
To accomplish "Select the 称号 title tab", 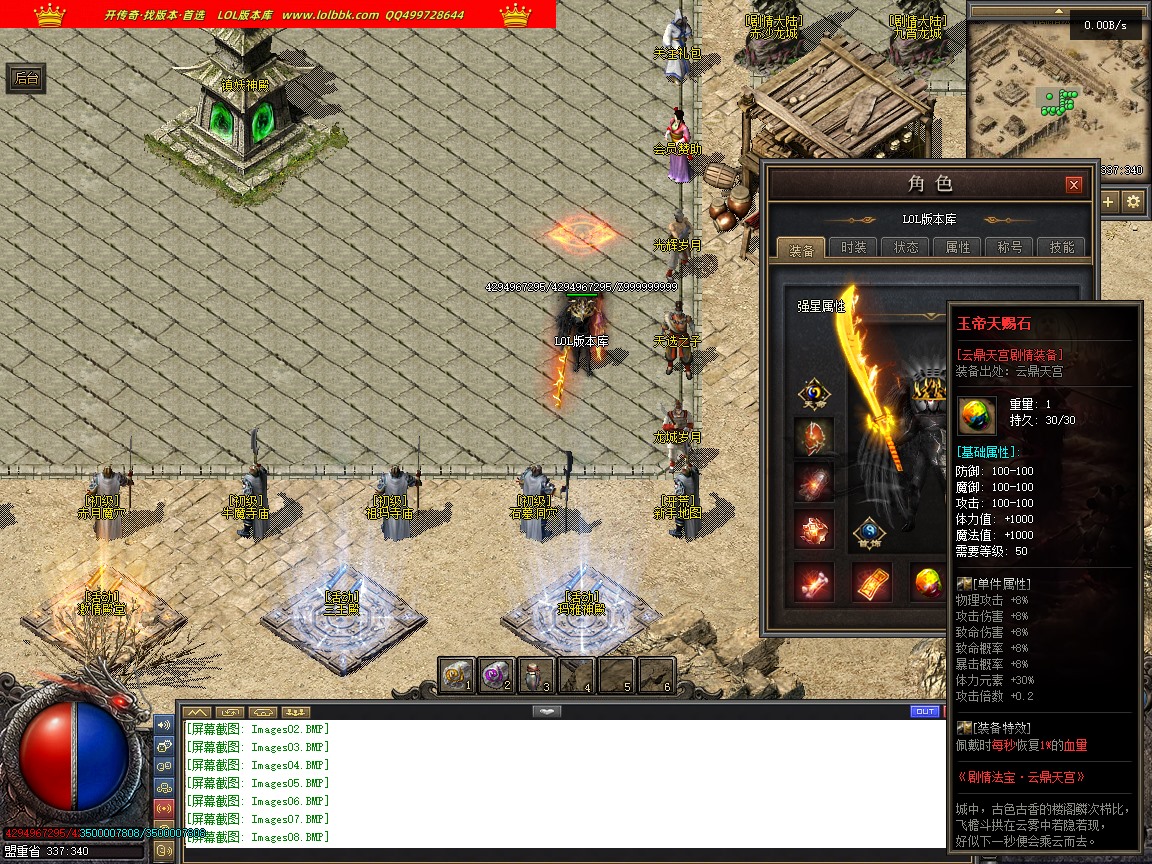I will coord(1010,248).
